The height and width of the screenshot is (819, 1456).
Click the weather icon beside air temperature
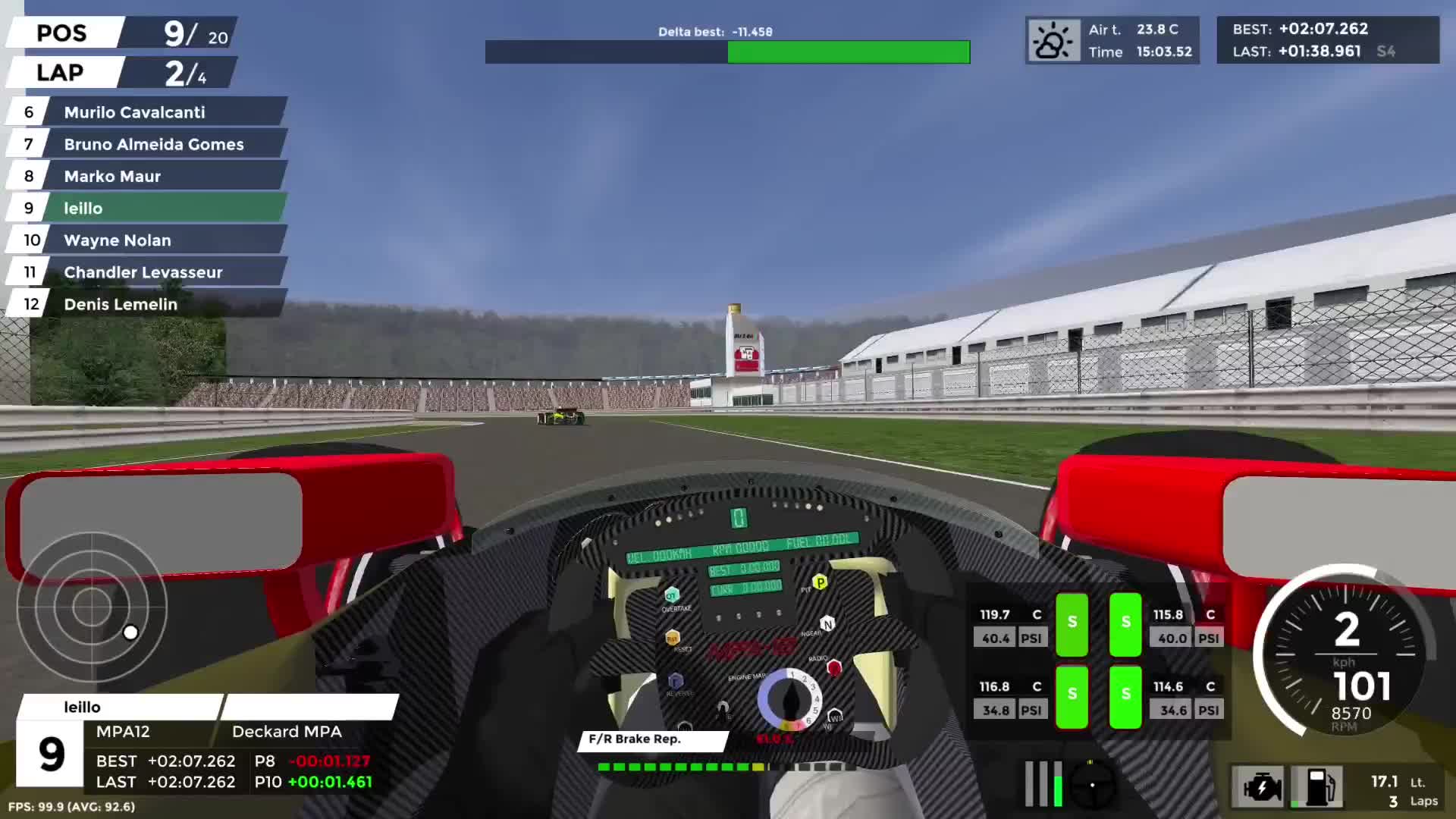click(x=1053, y=39)
